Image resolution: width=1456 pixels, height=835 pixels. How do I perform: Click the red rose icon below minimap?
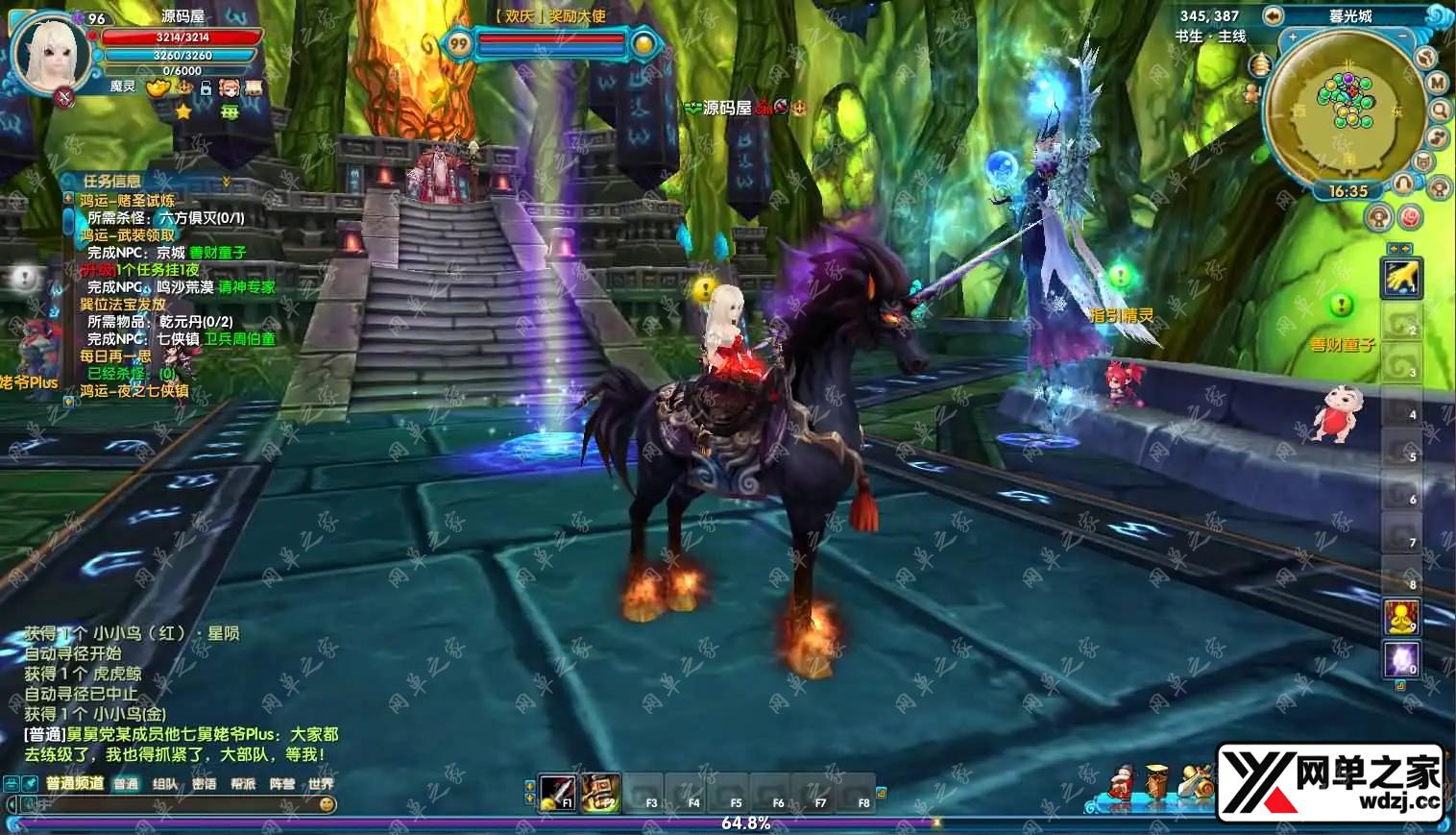(1410, 217)
